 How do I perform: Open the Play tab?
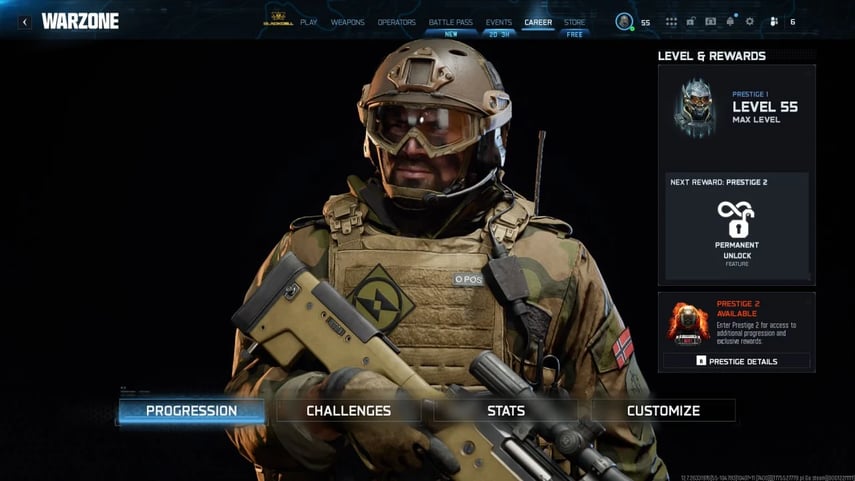tap(308, 22)
